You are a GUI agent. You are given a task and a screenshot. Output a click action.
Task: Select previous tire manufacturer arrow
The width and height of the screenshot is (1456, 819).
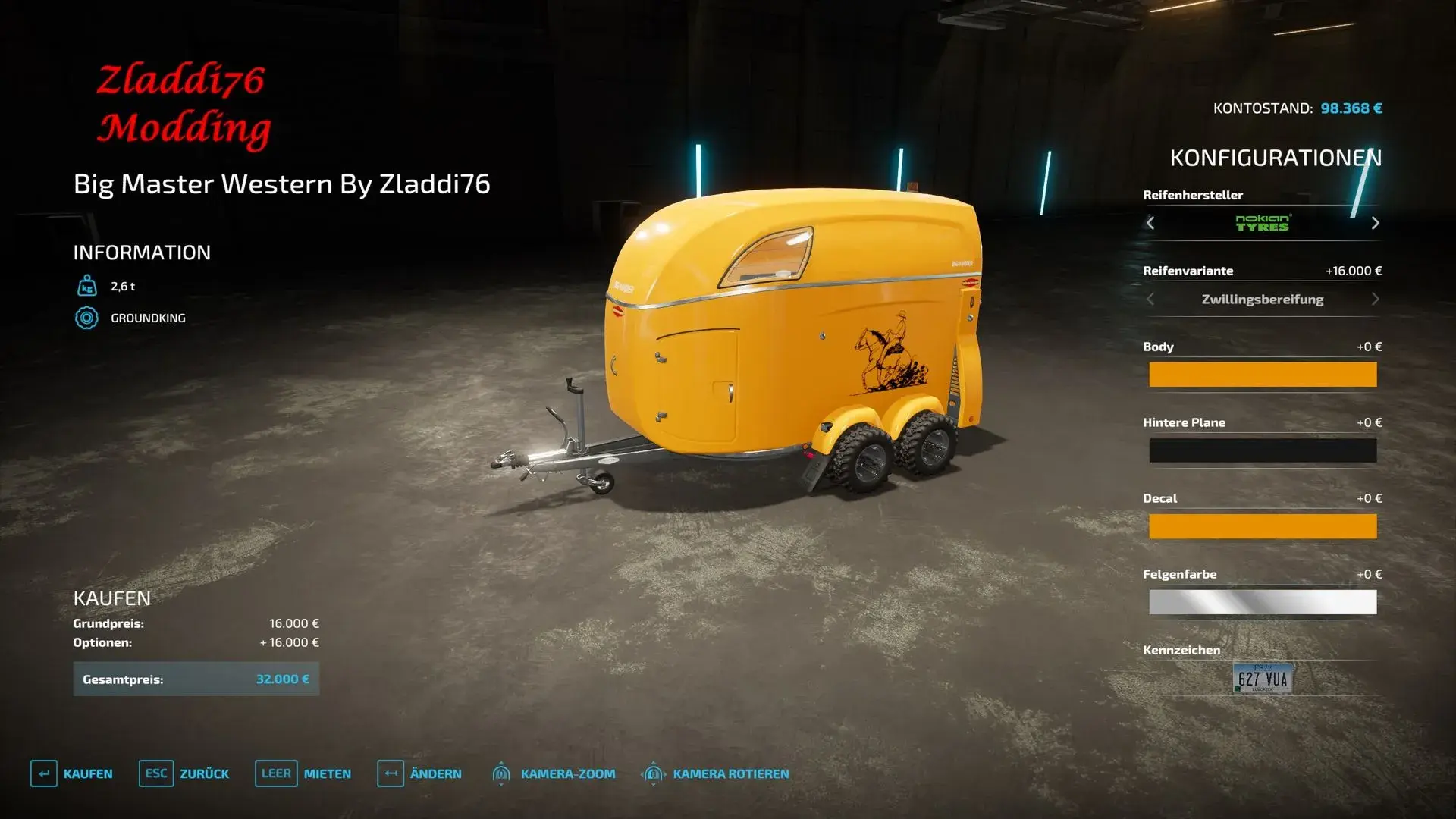click(1150, 223)
